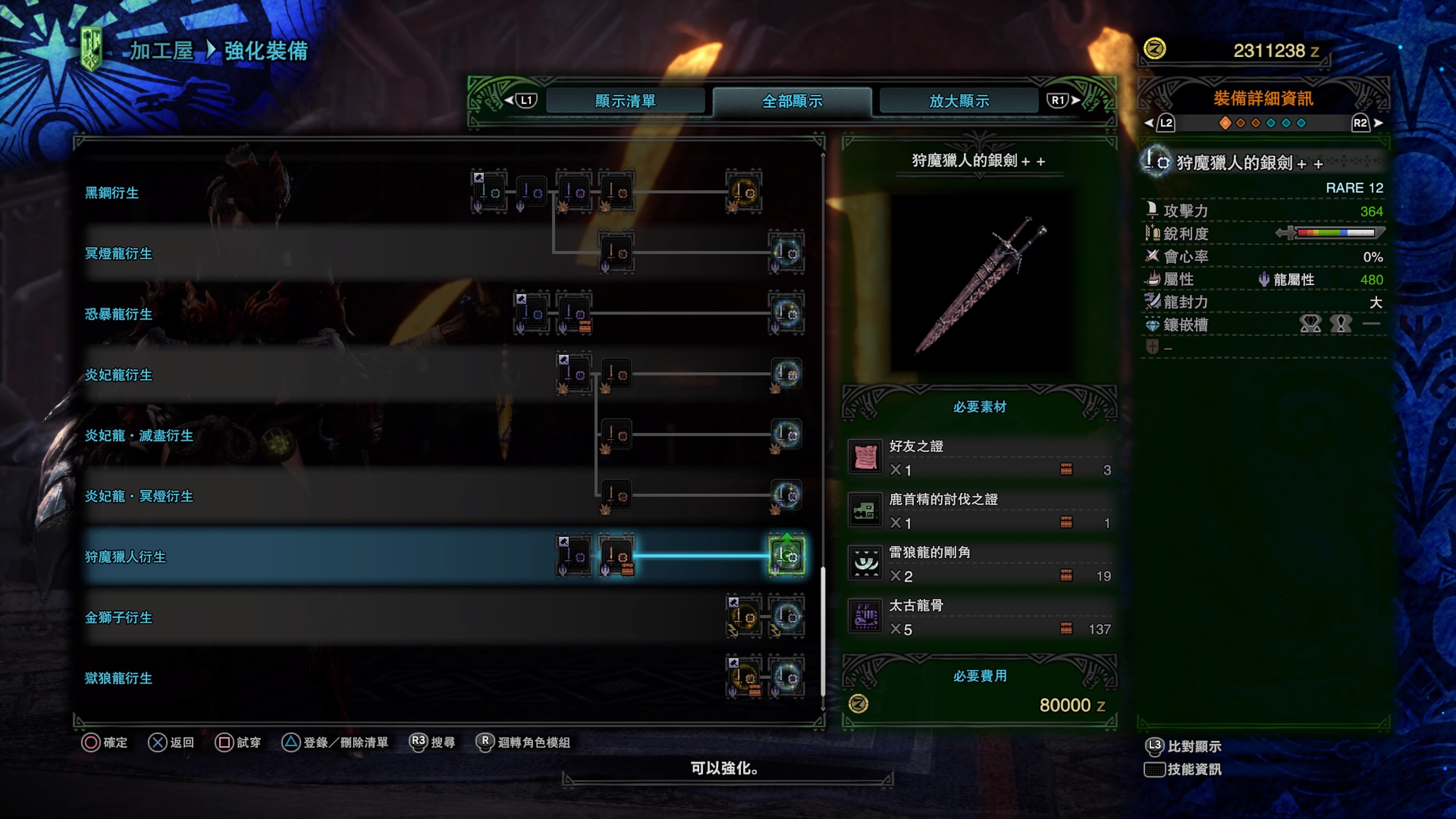Select the 太古龍骨 material row
Viewport: 1456px width, 819px height.
pyautogui.click(x=979, y=617)
